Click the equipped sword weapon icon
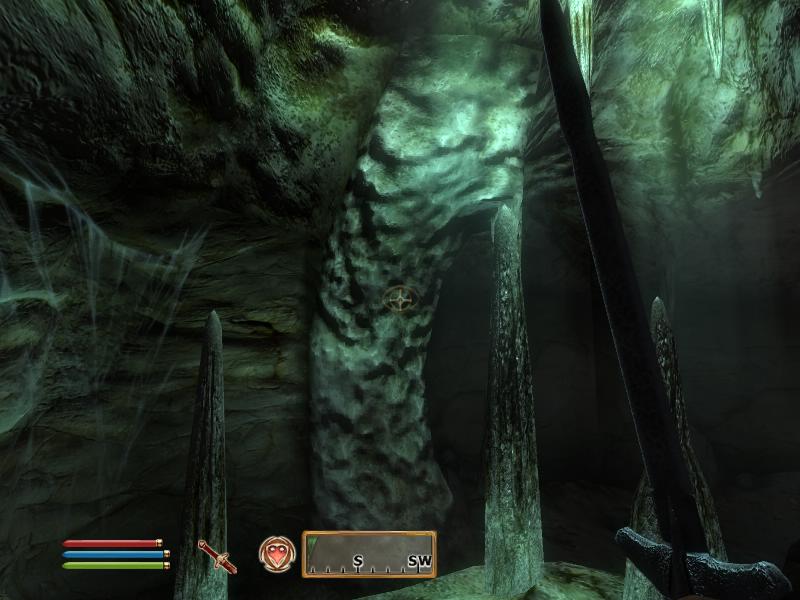 point(216,556)
